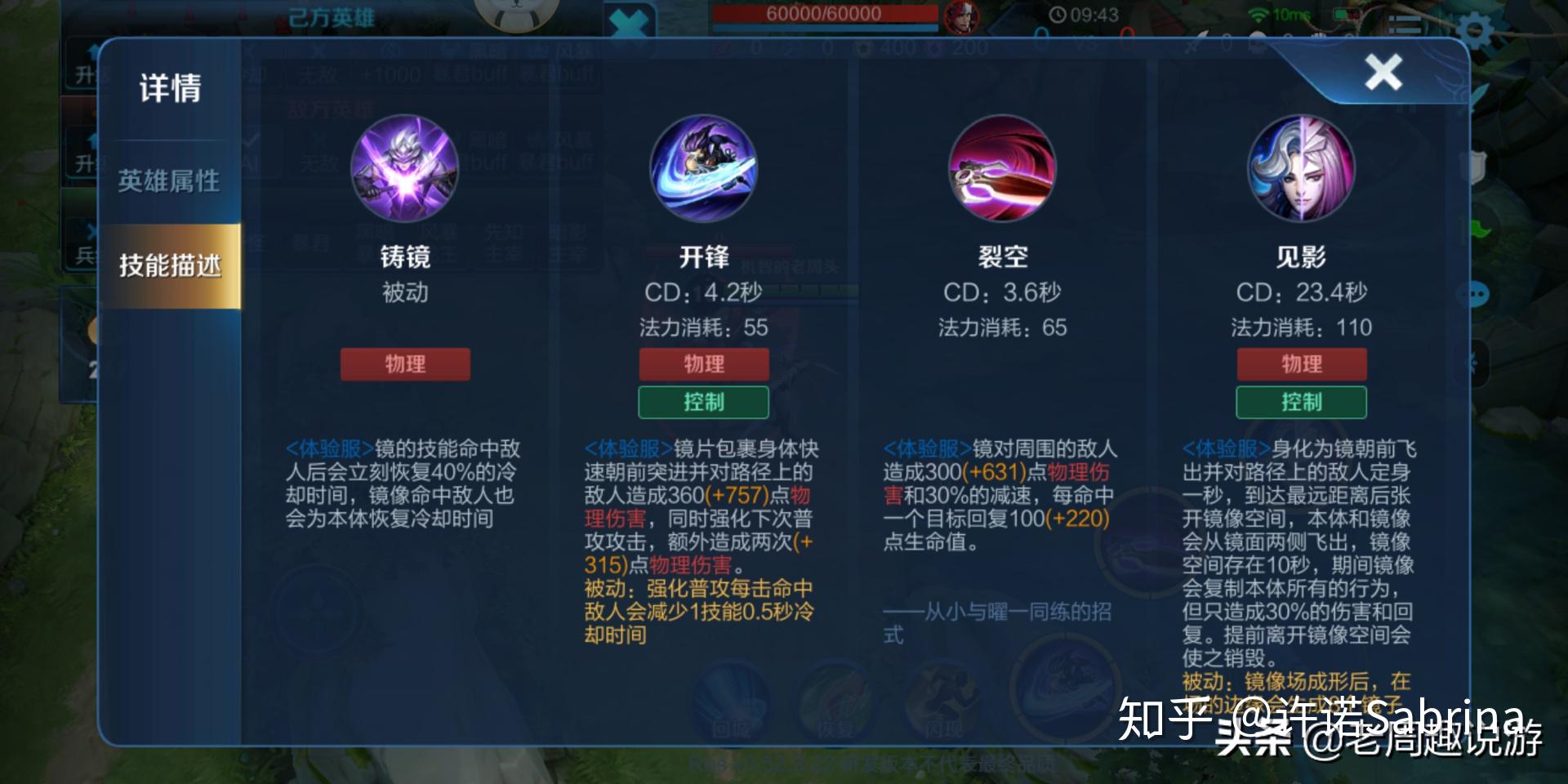Viewport: 1568px width, 784px height.
Task: Select the 见影 ultimate skill icon
Action: 1300,168
